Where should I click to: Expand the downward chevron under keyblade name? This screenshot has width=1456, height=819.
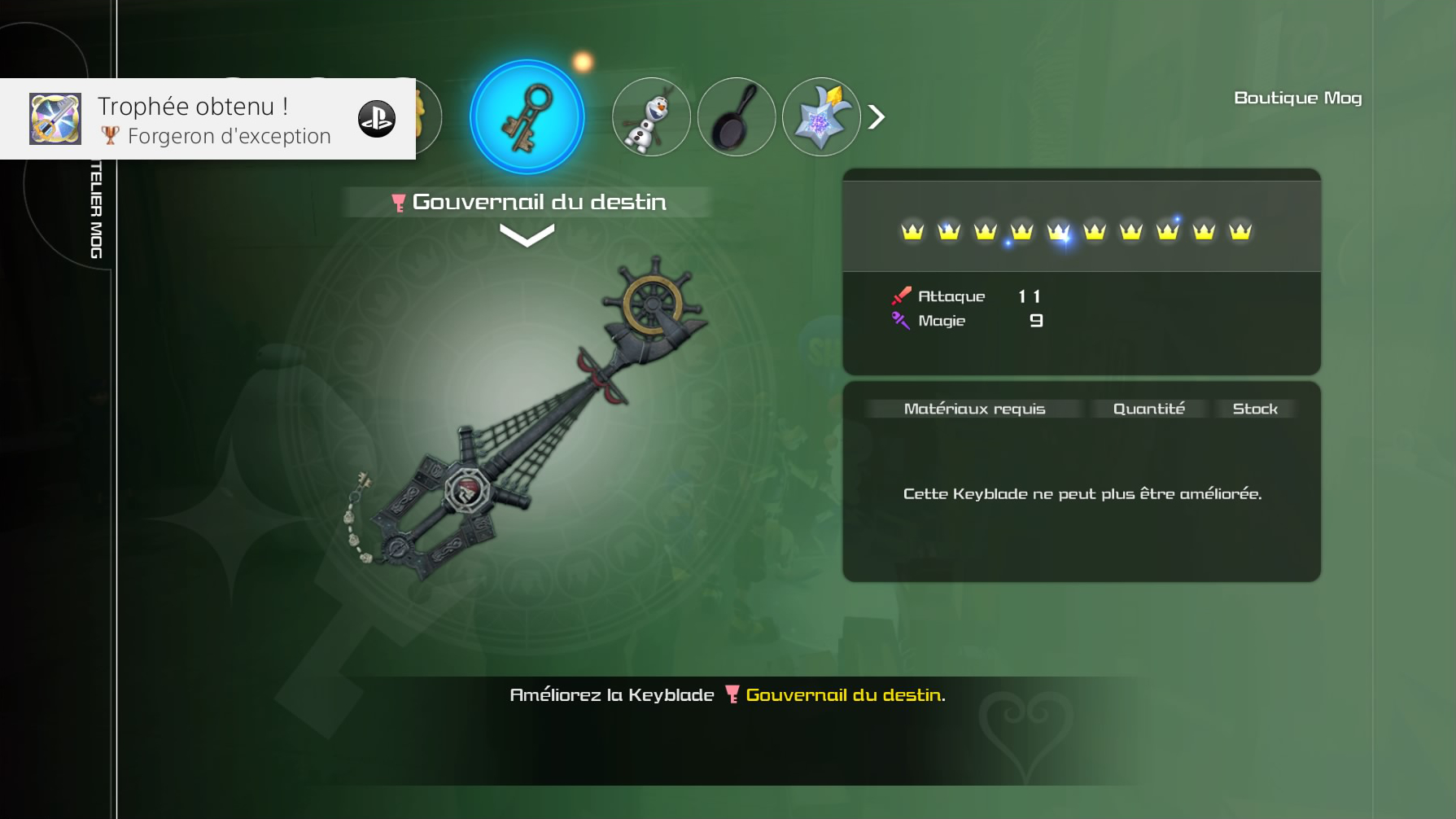(x=527, y=235)
